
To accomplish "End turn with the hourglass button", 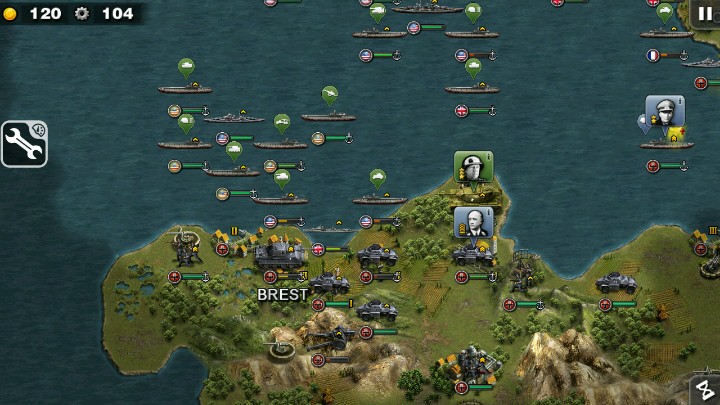I will click(x=705, y=390).
